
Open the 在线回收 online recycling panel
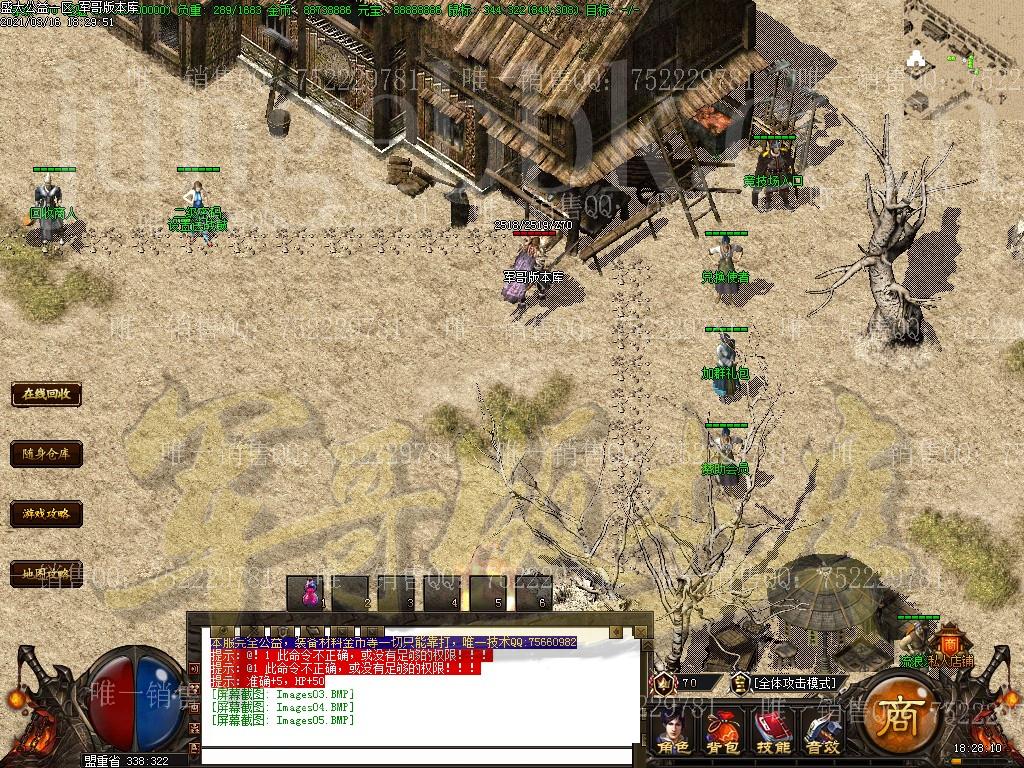point(46,394)
